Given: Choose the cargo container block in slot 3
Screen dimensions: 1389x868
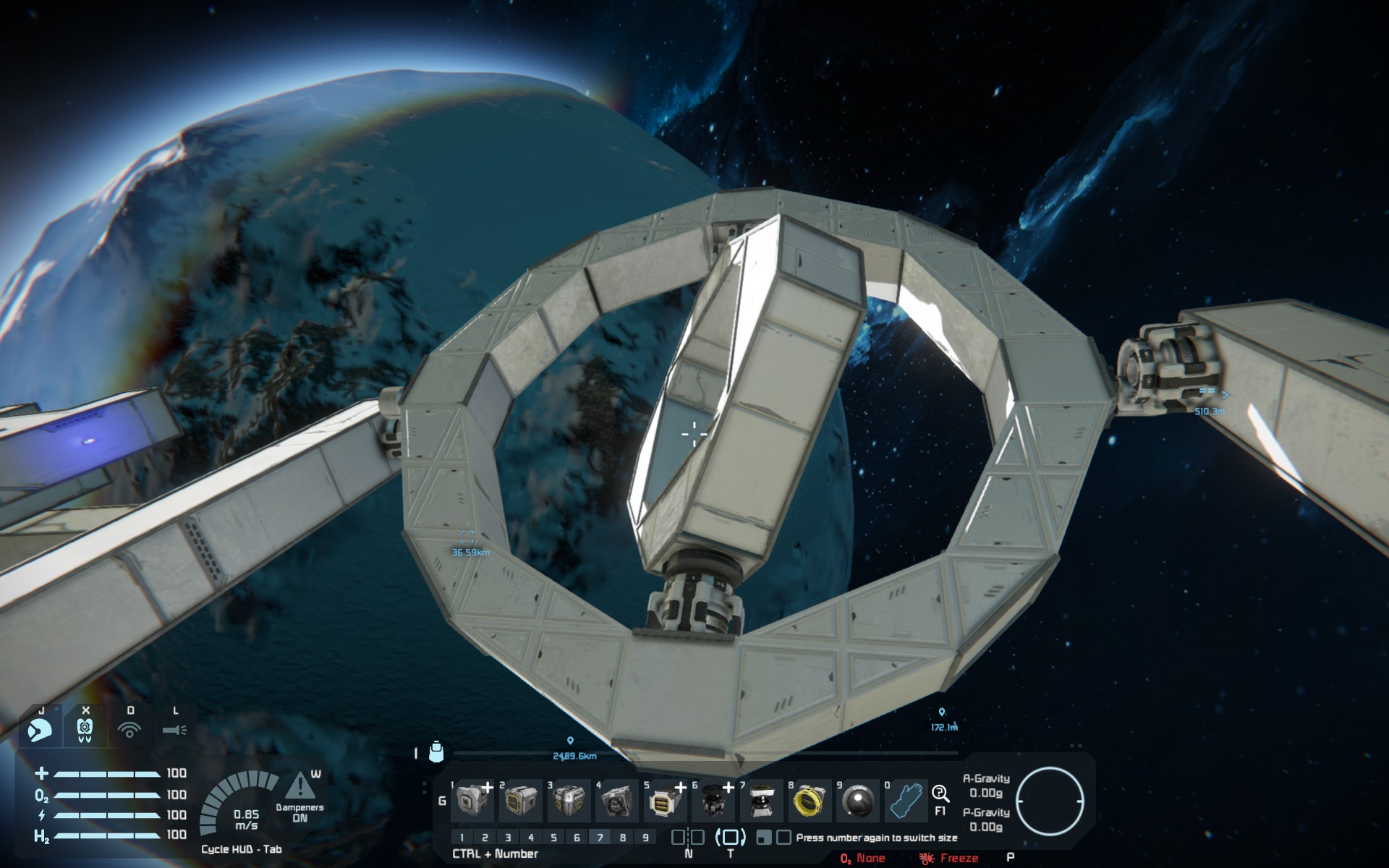Looking at the screenshot, I should pos(569,801).
